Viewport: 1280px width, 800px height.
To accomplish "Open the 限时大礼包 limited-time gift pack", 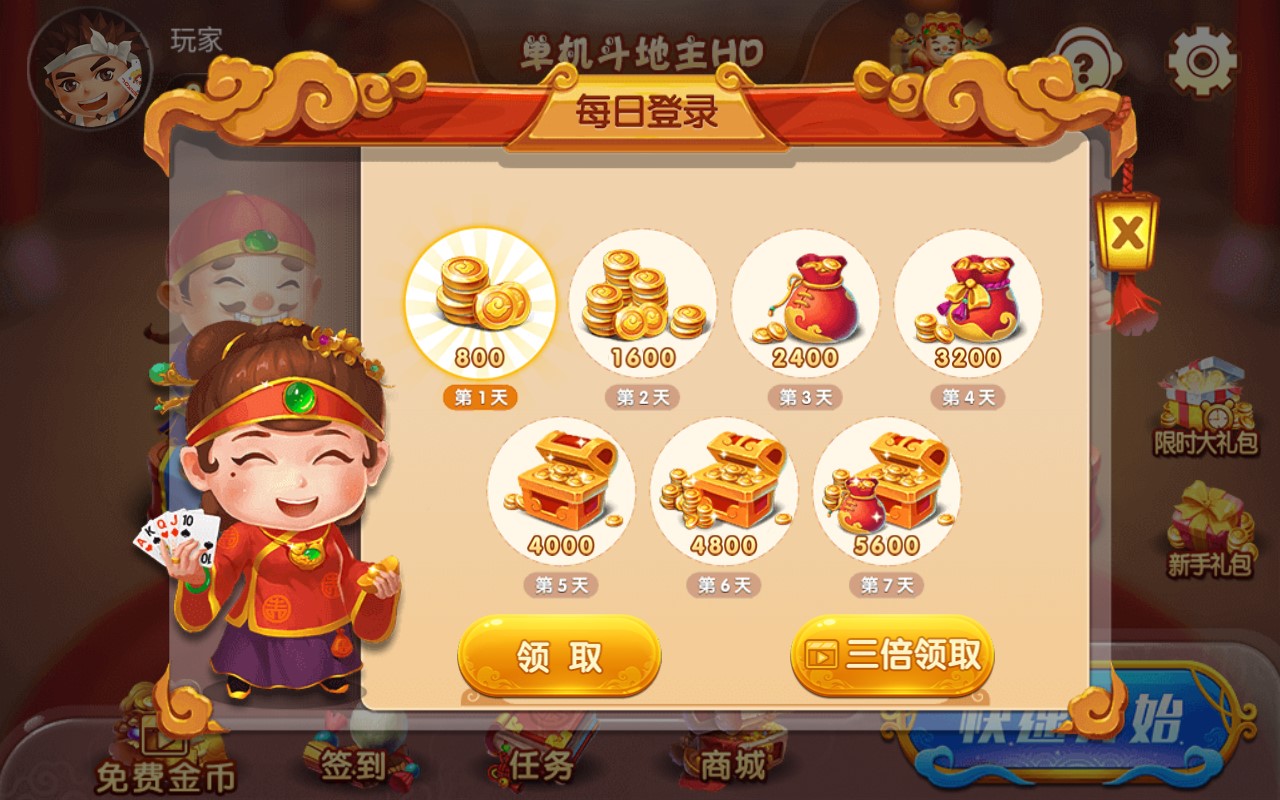I will tap(1205, 400).
